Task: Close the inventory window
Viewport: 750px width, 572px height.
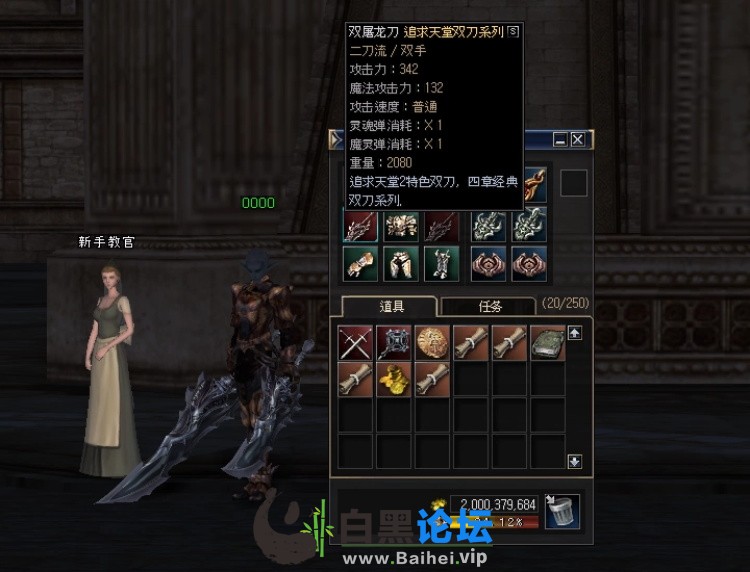Action: pos(577,140)
